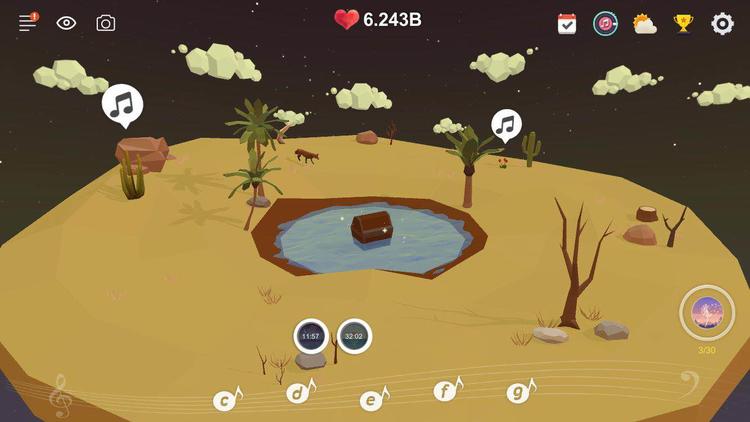
Task: Open the camera screenshot mode
Action: 105,22
